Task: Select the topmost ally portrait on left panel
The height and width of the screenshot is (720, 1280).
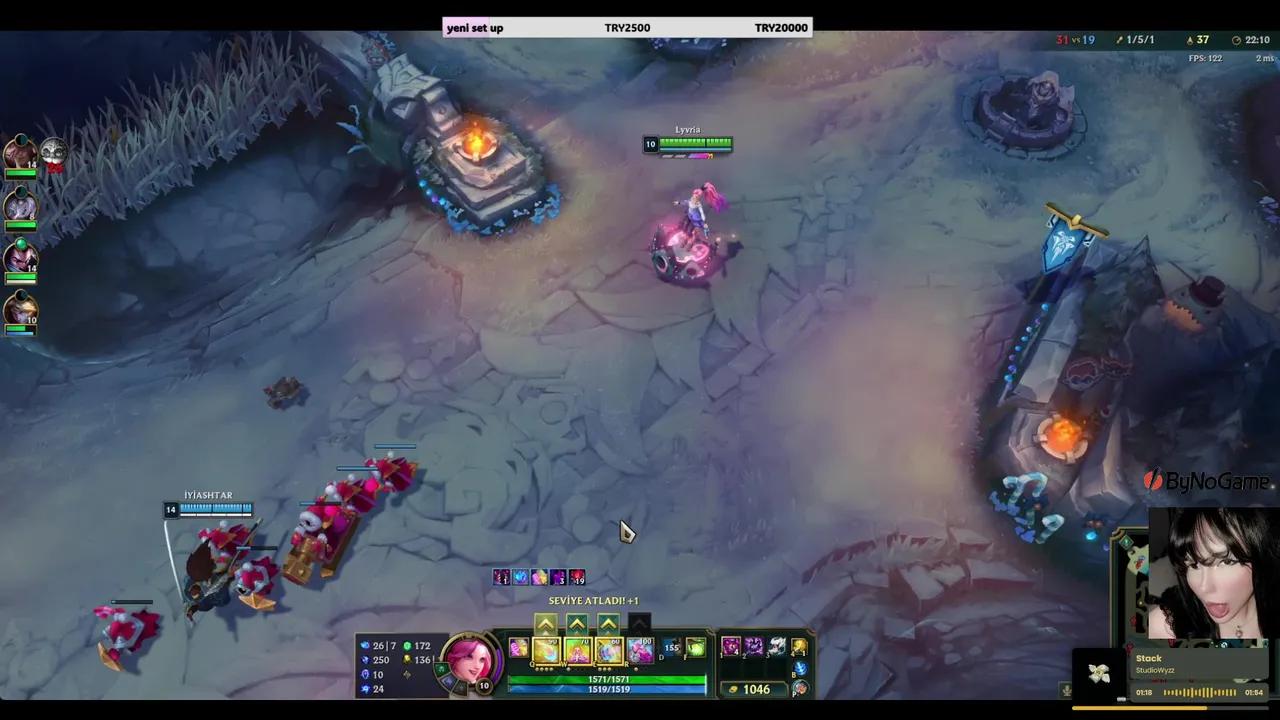Action: coord(20,150)
